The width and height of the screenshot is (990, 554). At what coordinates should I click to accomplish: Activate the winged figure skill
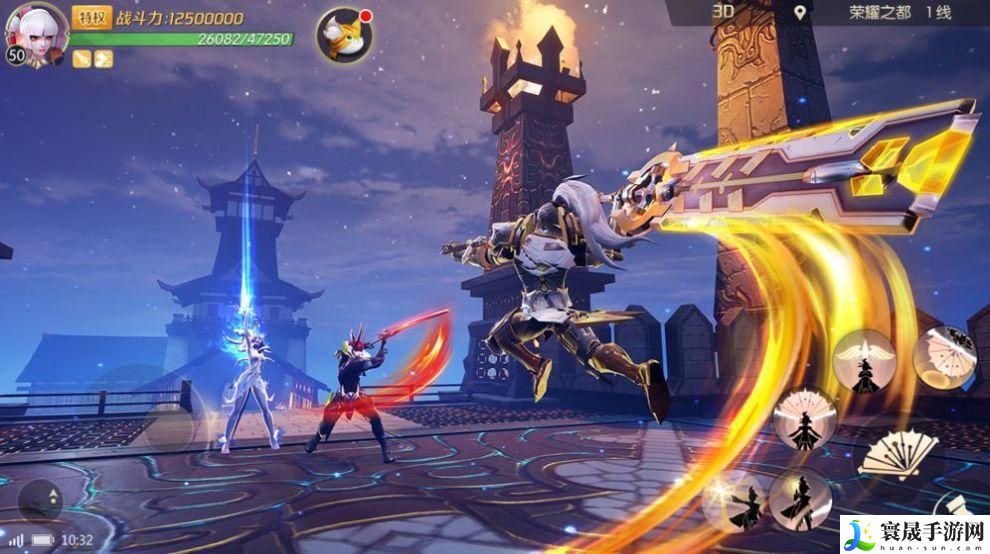pyautogui.click(x=864, y=361)
